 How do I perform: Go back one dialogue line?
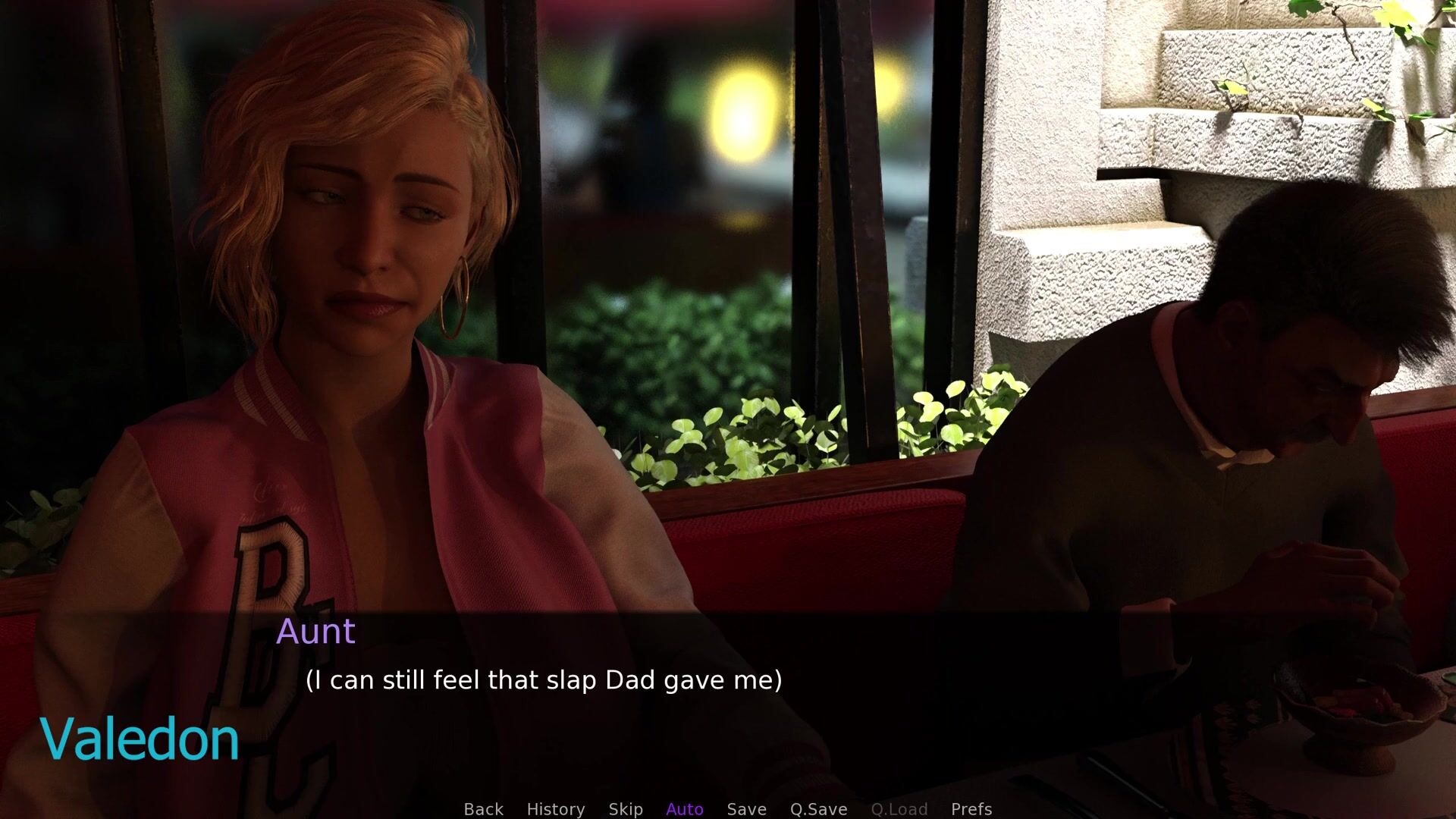tap(483, 809)
